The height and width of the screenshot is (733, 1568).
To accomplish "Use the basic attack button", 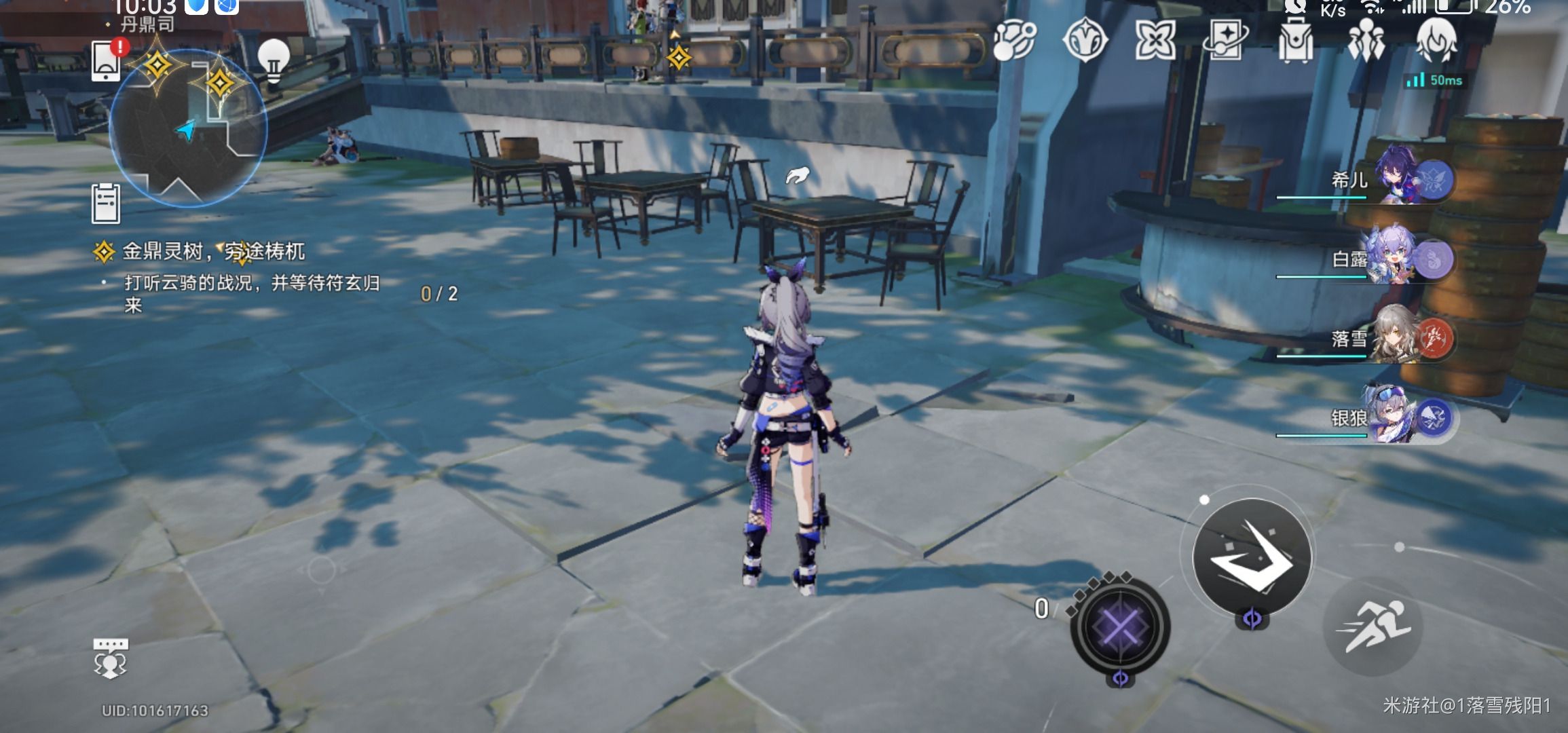I will tap(1252, 557).
